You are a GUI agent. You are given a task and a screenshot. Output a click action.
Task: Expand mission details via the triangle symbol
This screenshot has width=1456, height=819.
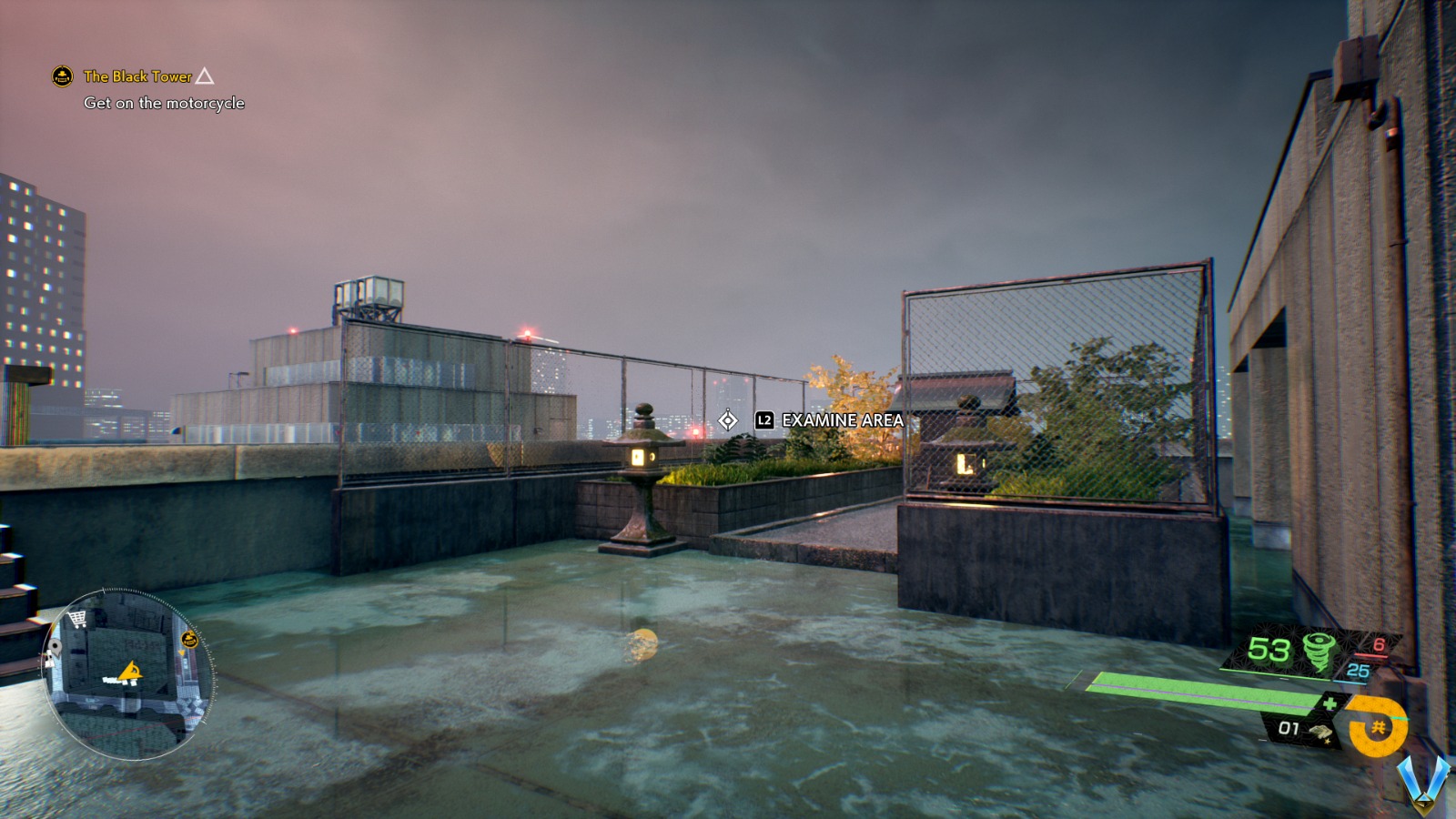[206, 78]
